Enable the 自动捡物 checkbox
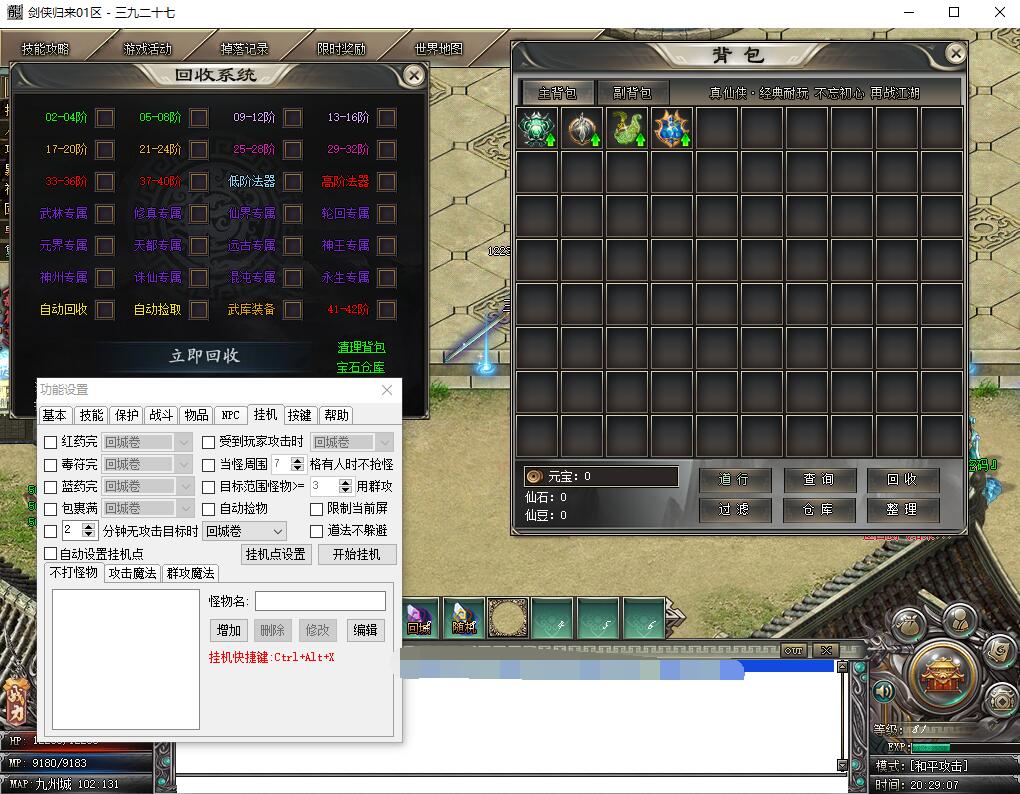This screenshot has height=794, width=1020. point(209,509)
